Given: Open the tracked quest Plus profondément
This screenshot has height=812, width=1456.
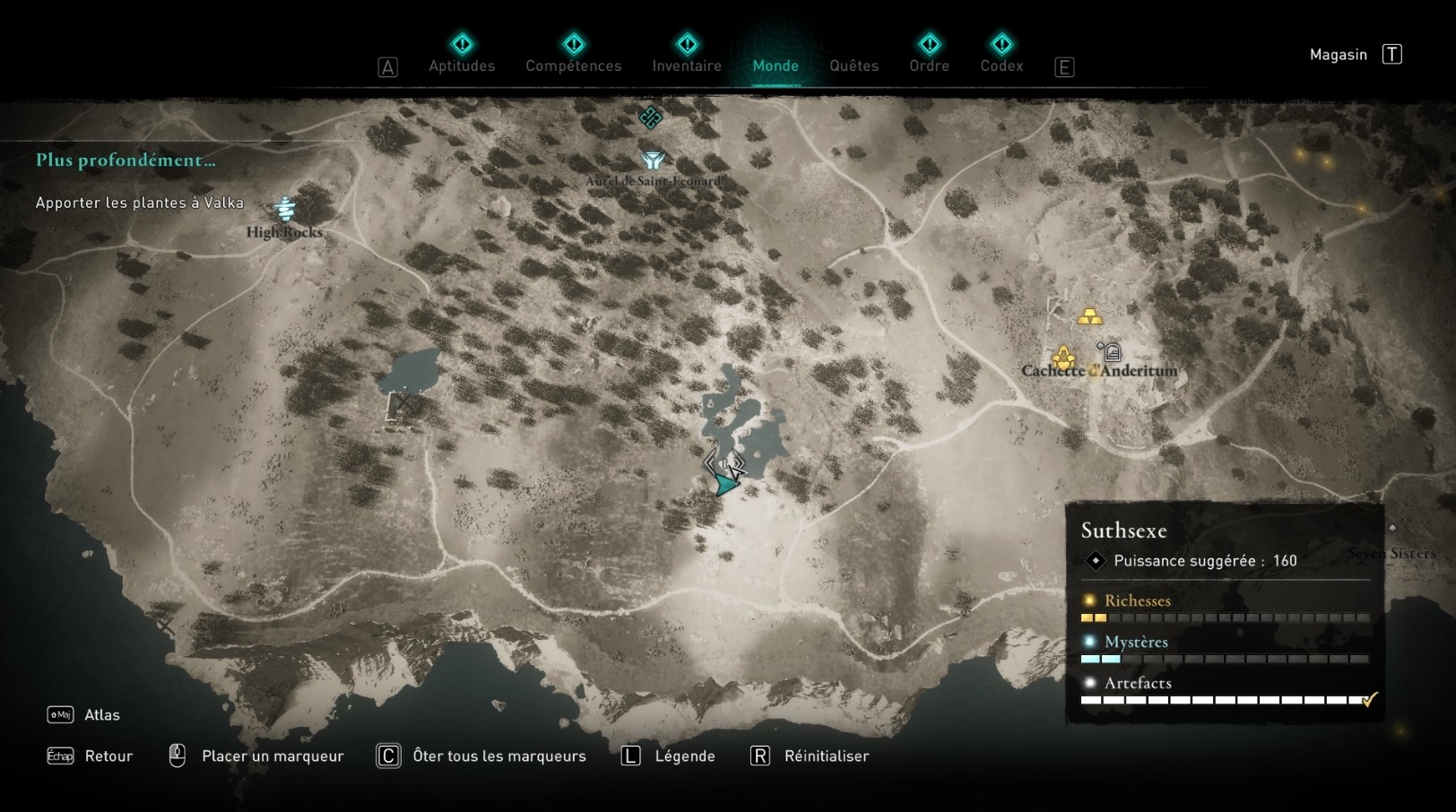Looking at the screenshot, I should [126, 160].
